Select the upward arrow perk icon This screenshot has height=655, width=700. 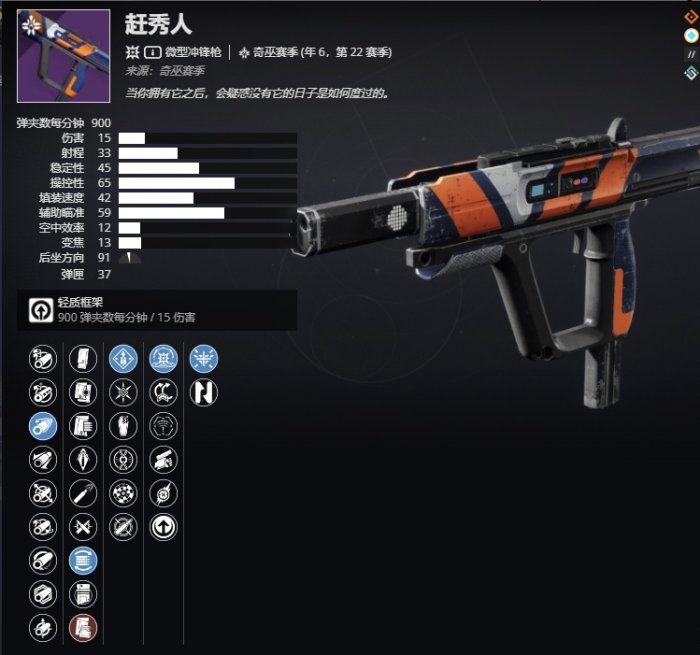(163, 527)
